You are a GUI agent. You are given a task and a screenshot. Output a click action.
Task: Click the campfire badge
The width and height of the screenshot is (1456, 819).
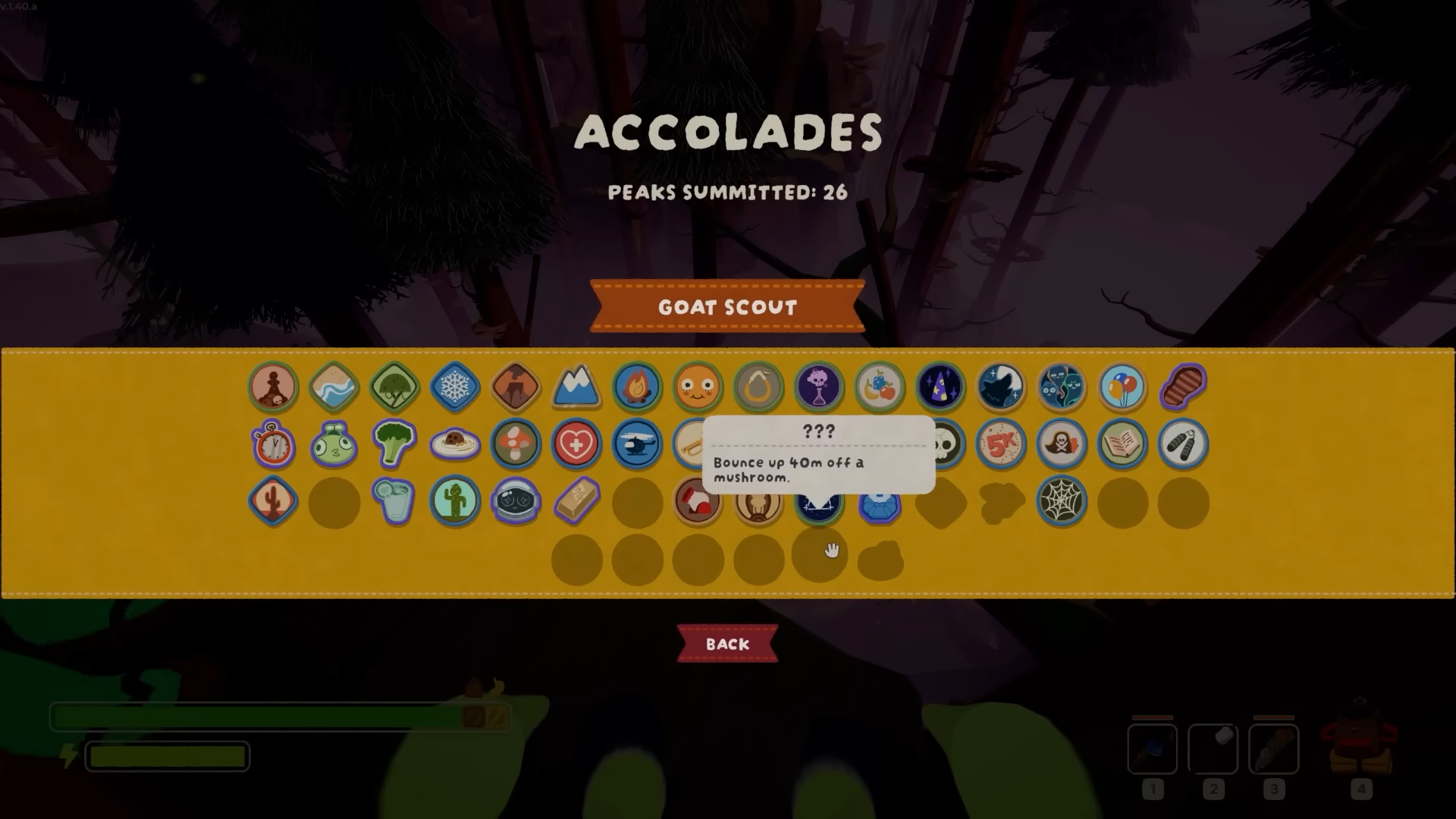637,388
